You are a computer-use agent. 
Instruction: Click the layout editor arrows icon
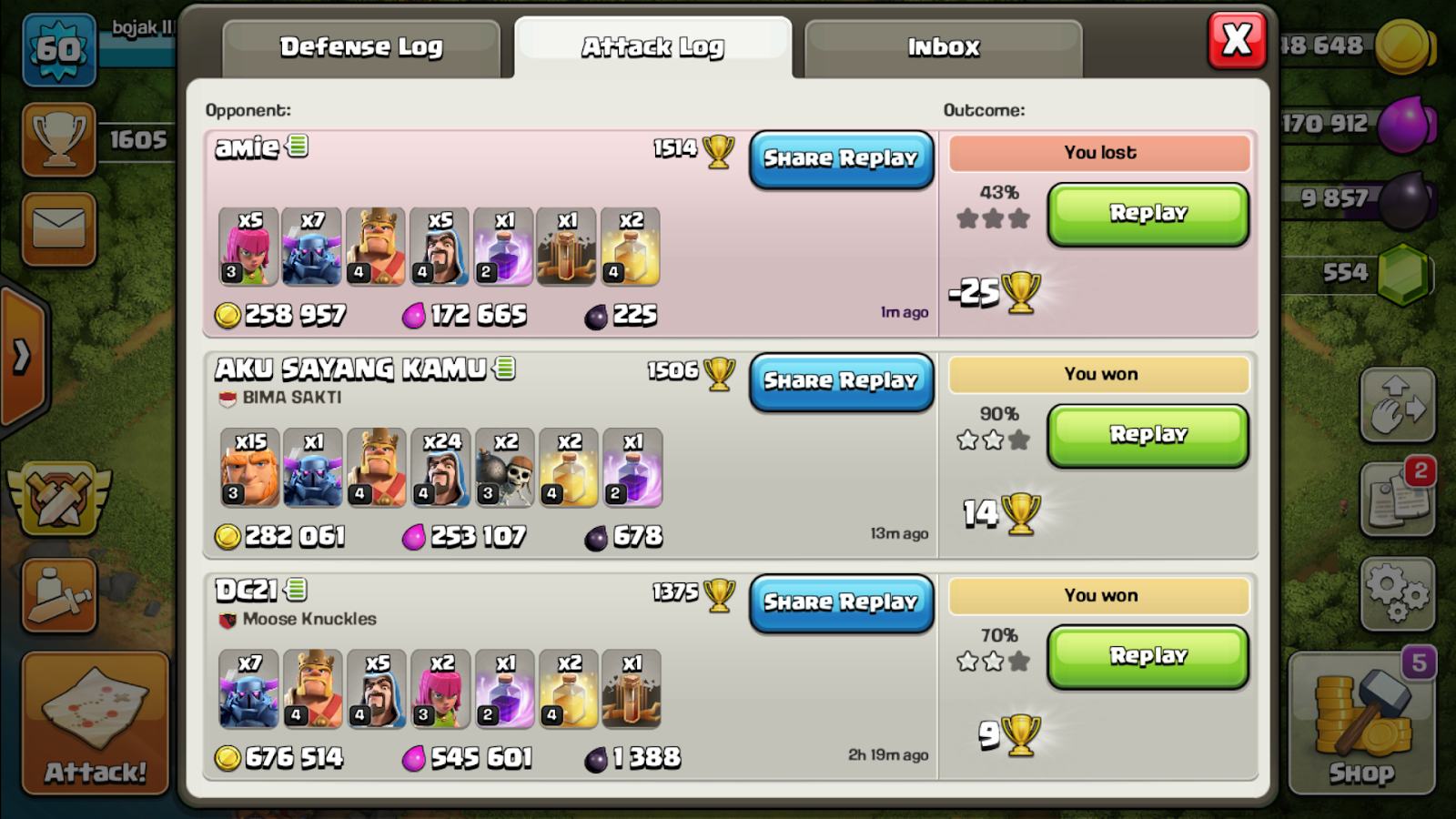[1398, 405]
